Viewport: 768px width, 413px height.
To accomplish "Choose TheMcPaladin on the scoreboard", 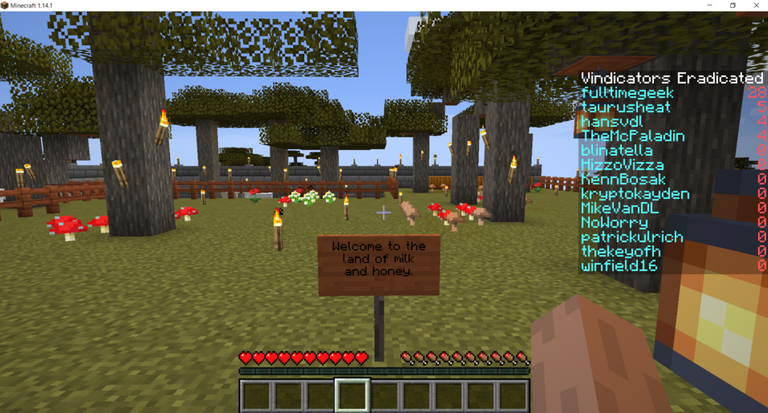I will pyautogui.click(x=630, y=136).
